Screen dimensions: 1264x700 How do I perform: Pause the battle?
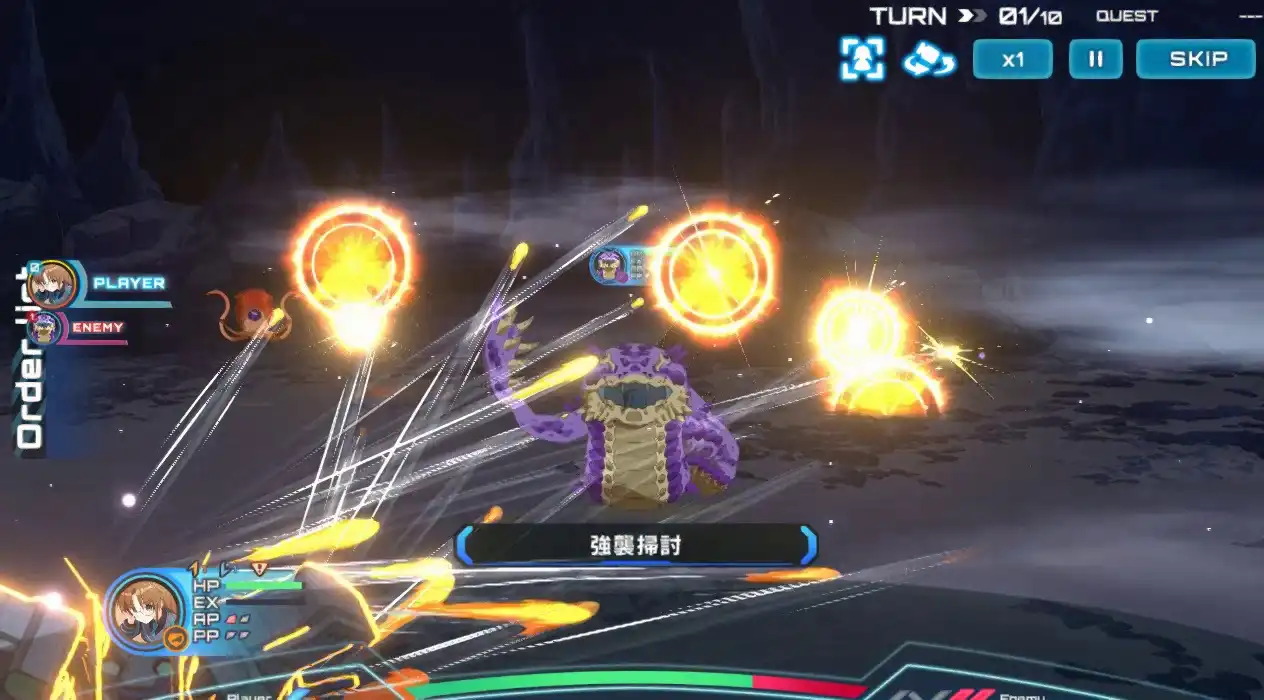coord(1095,59)
